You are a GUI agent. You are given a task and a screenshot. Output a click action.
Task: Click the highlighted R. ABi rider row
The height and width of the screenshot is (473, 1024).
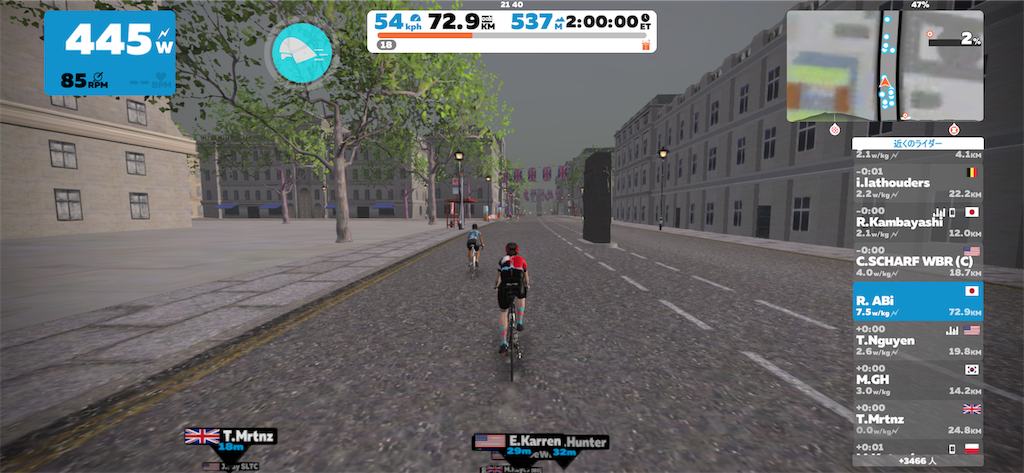917,301
